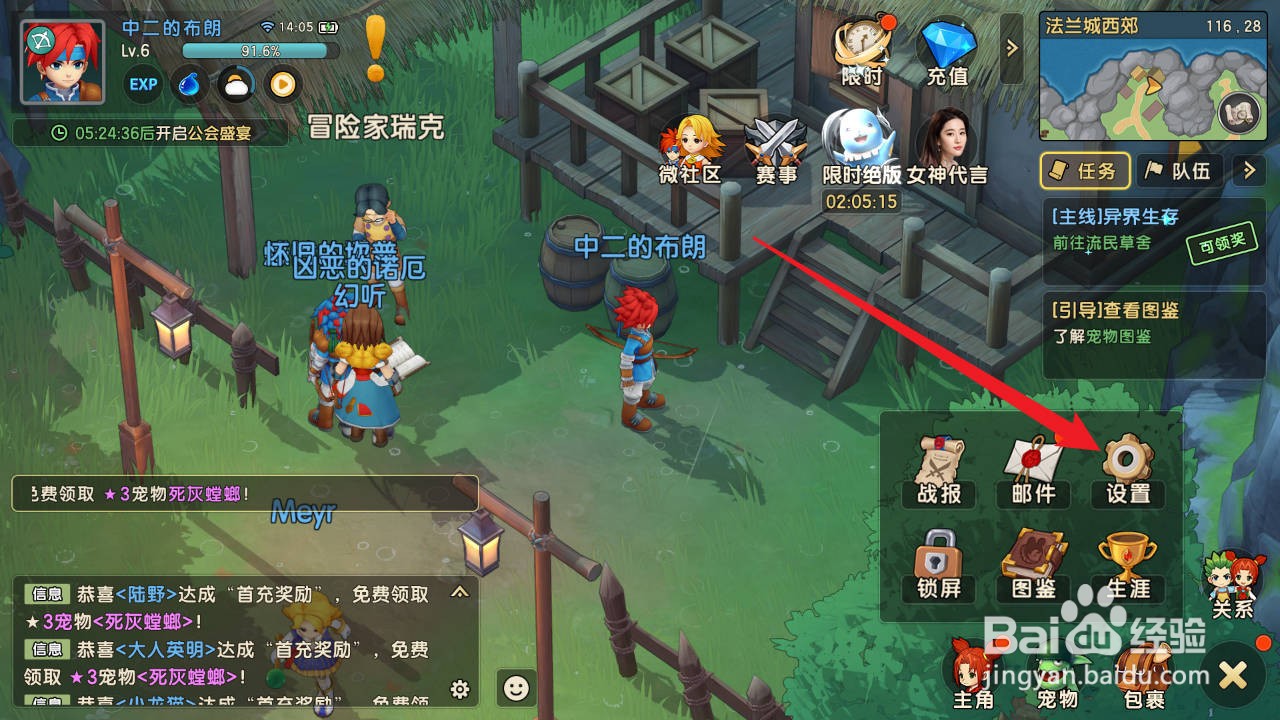Open the 邮件 (Mail) envelope icon
Image resolution: width=1280 pixels, height=720 pixels.
pos(1032,470)
